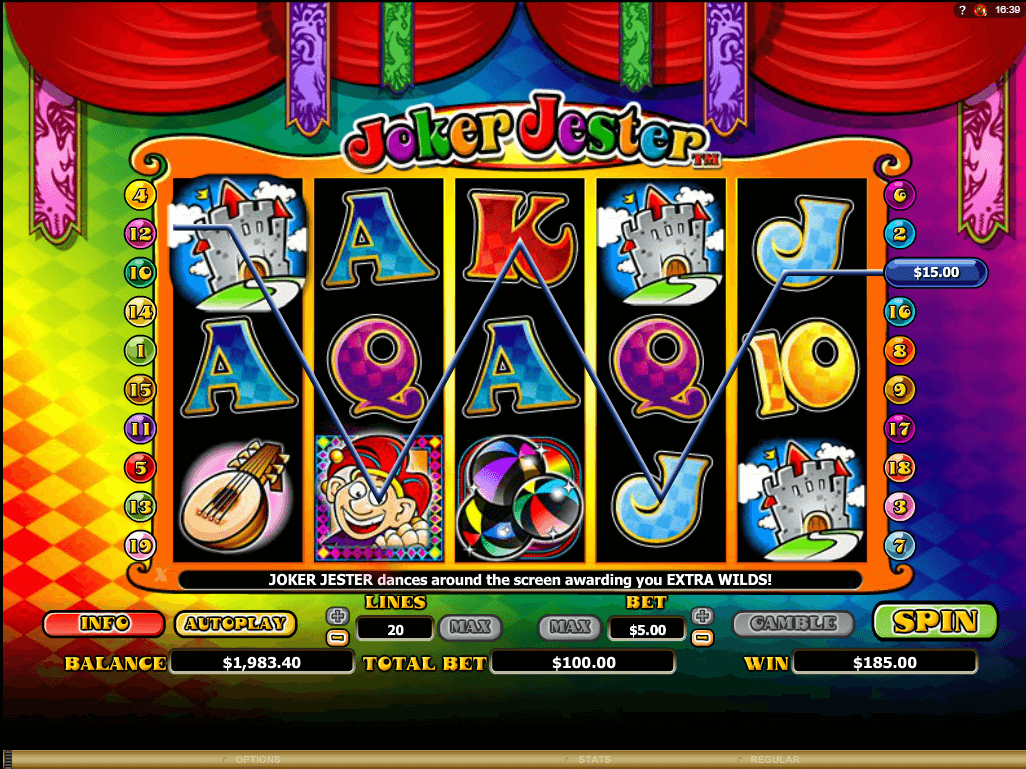This screenshot has height=769, width=1026.
Task: Toggle the sound mute icon
Action: click(x=979, y=10)
